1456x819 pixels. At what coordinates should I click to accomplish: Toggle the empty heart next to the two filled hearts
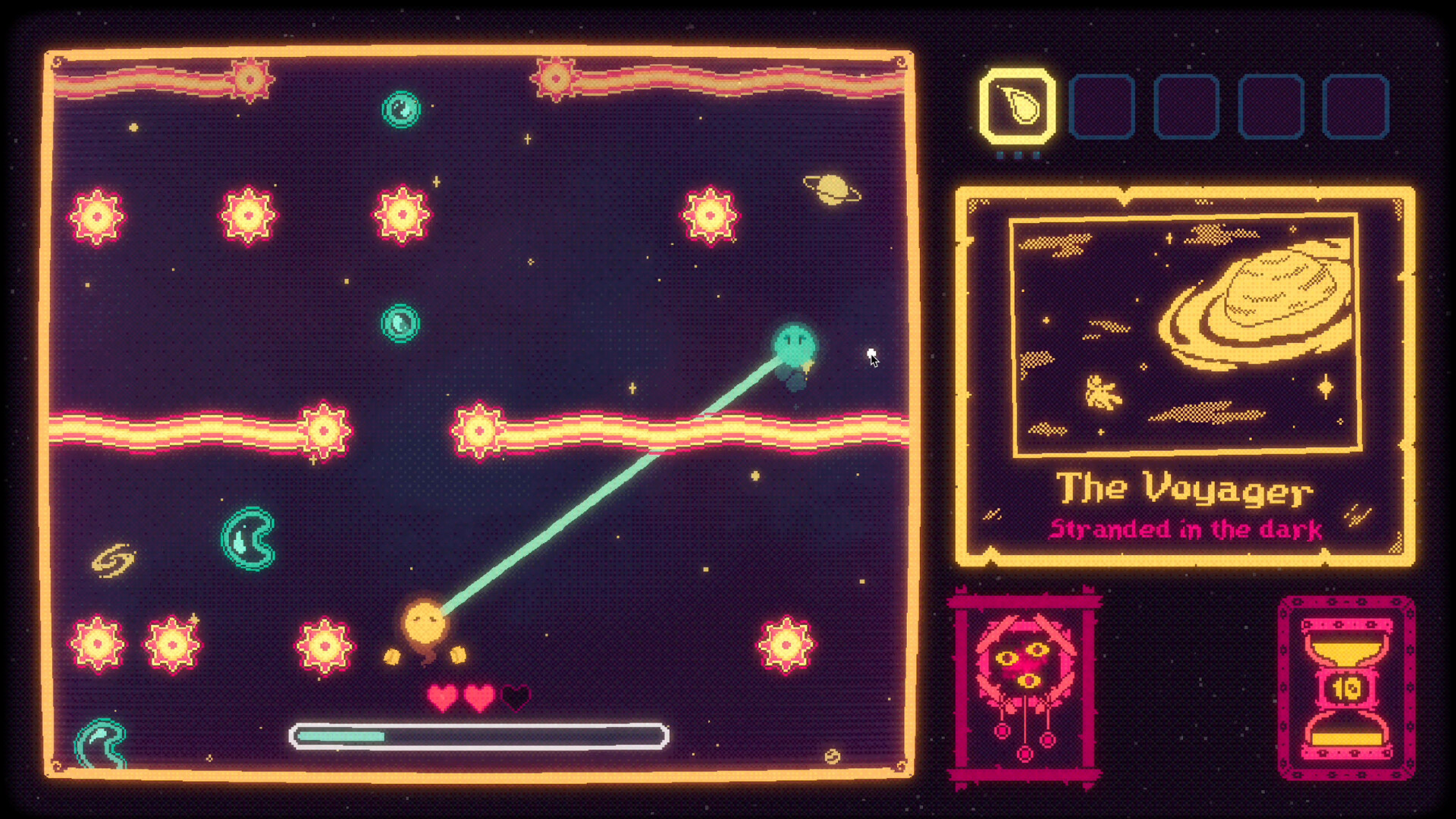tap(516, 695)
